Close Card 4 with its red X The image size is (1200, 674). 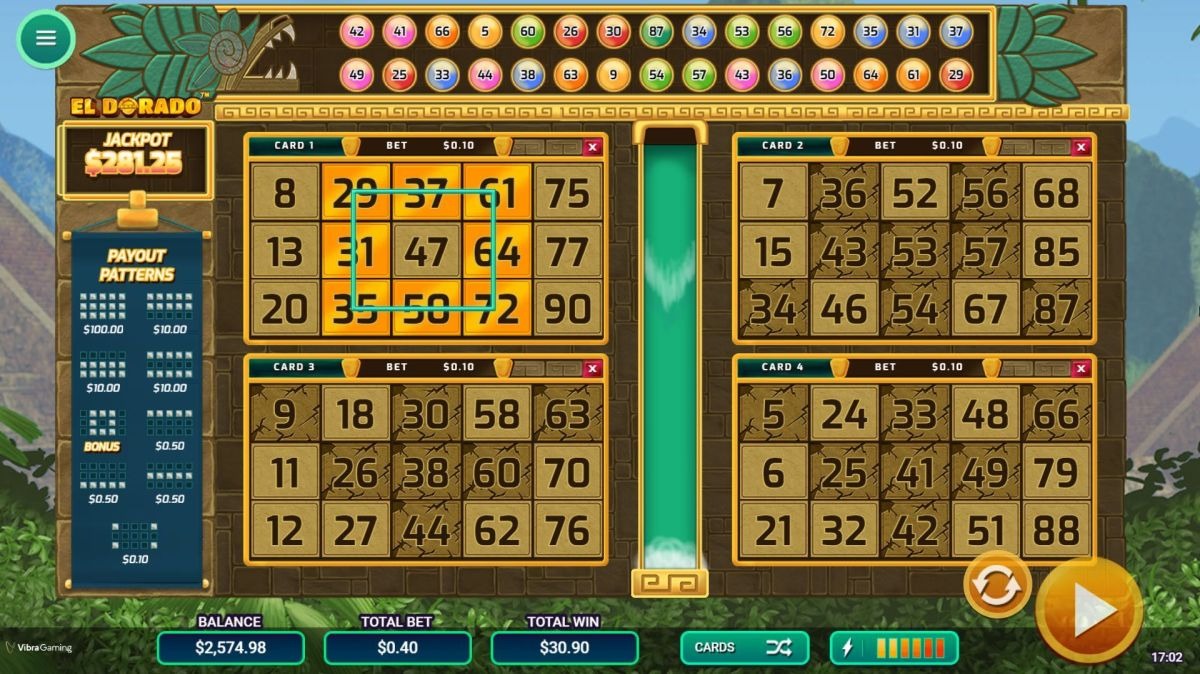1080,368
